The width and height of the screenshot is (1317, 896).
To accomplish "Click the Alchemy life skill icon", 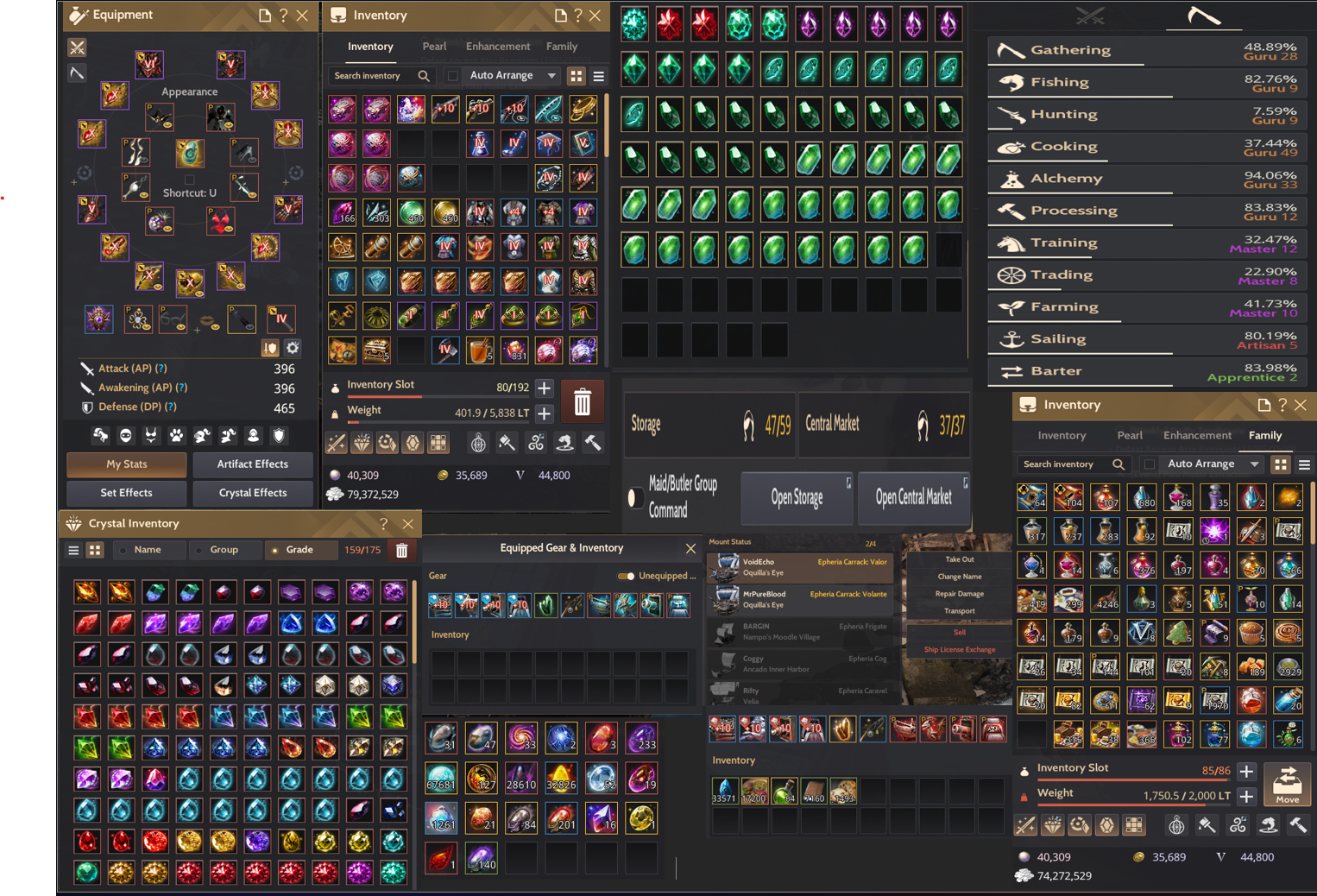I will point(1011,178).
